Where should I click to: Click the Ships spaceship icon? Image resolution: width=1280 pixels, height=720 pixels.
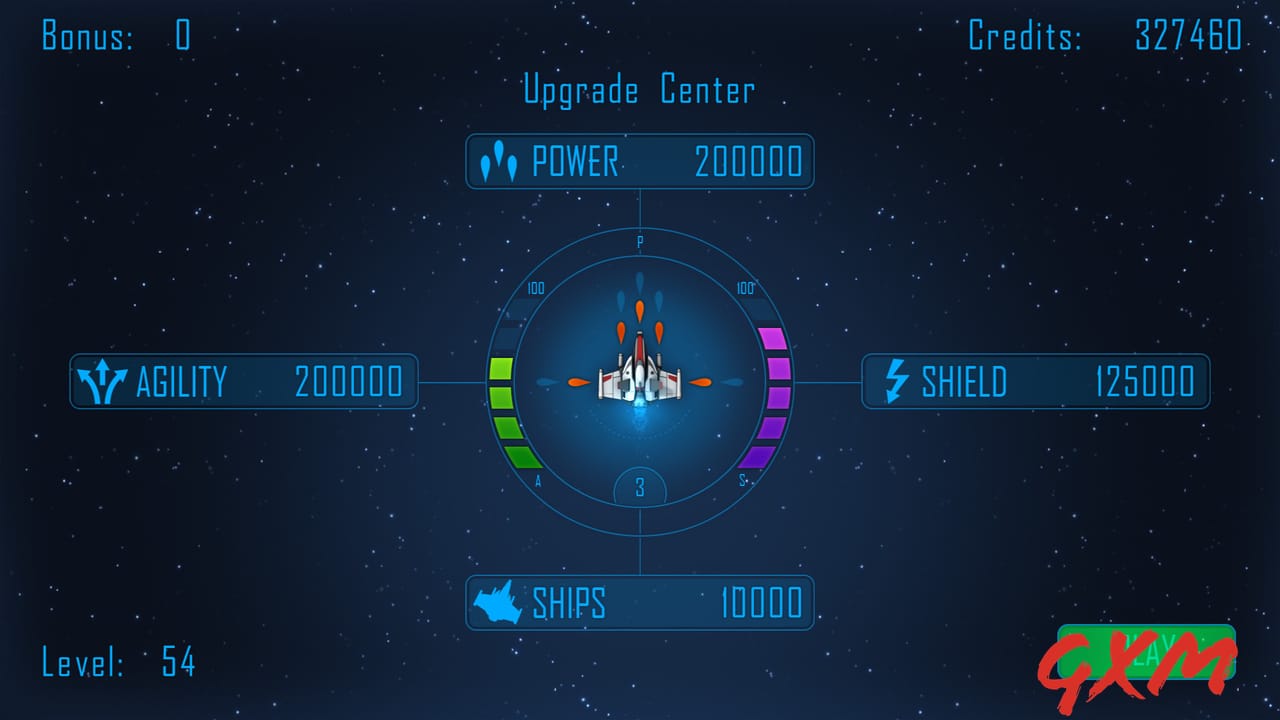point(498,602)
